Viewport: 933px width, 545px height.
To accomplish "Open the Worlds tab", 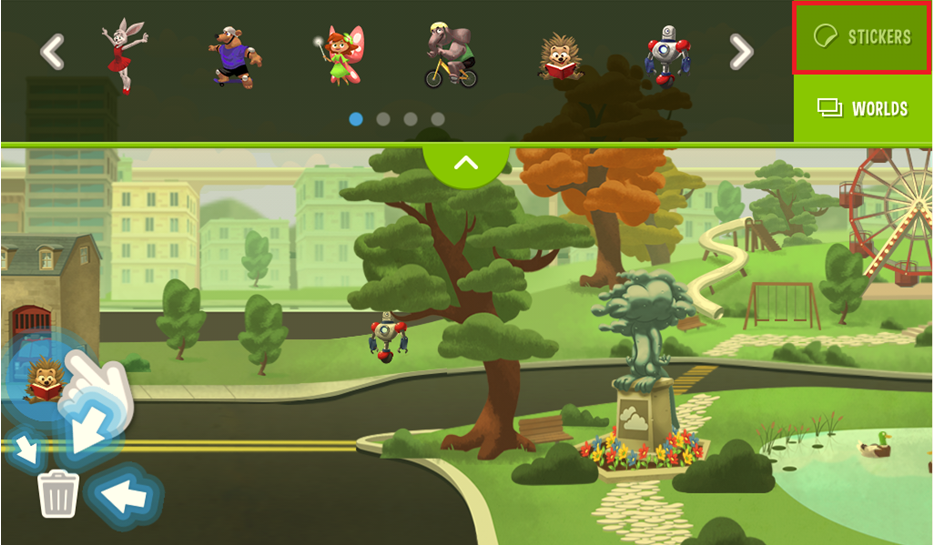I will click(x=863, y=108).
